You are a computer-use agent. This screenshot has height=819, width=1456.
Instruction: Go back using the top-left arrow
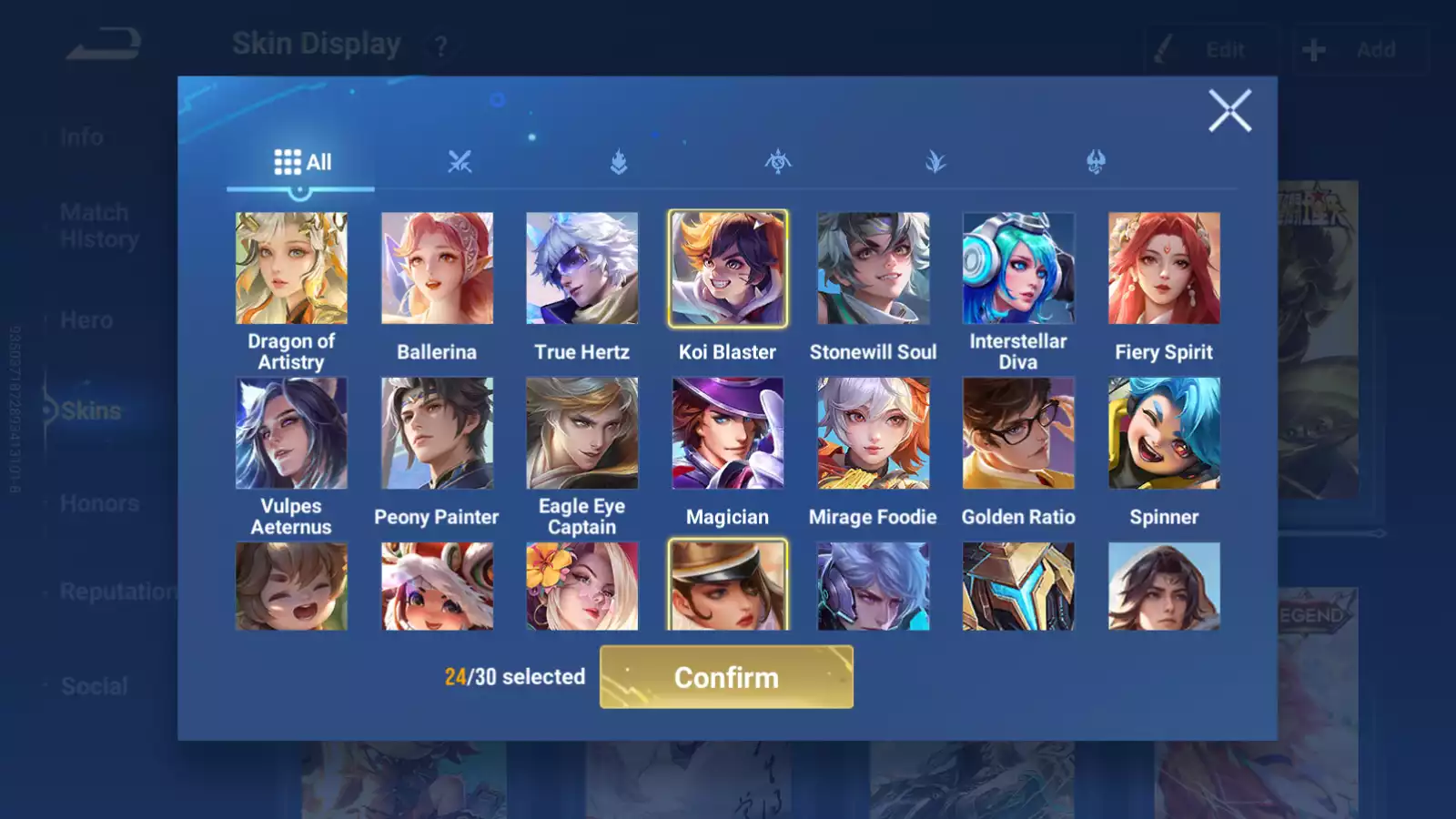104,44
